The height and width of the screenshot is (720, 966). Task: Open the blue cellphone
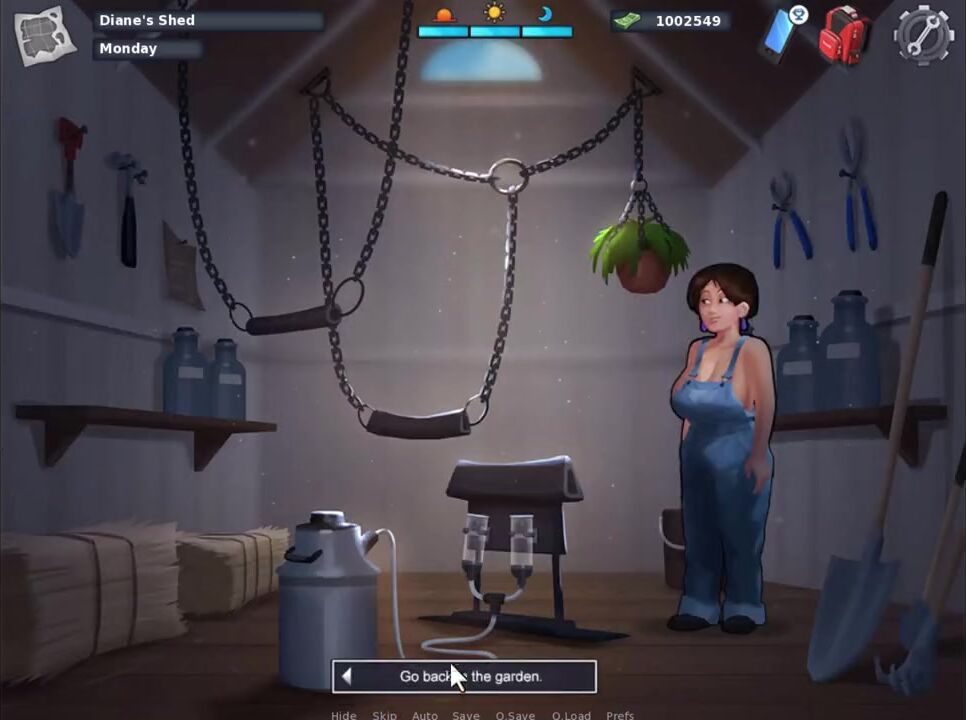(x=781, y=35)
